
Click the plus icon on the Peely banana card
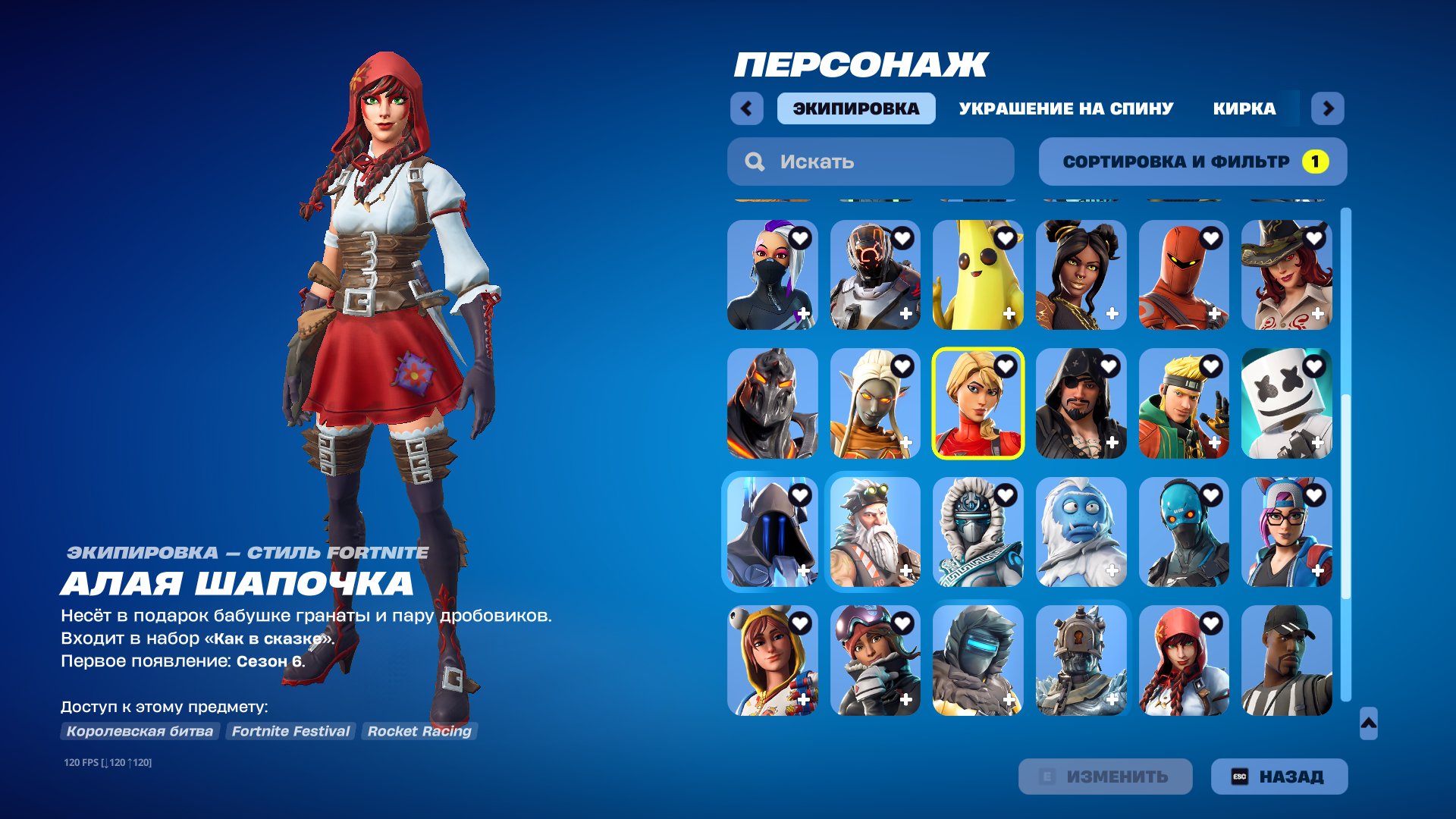tap(1009, 313)
